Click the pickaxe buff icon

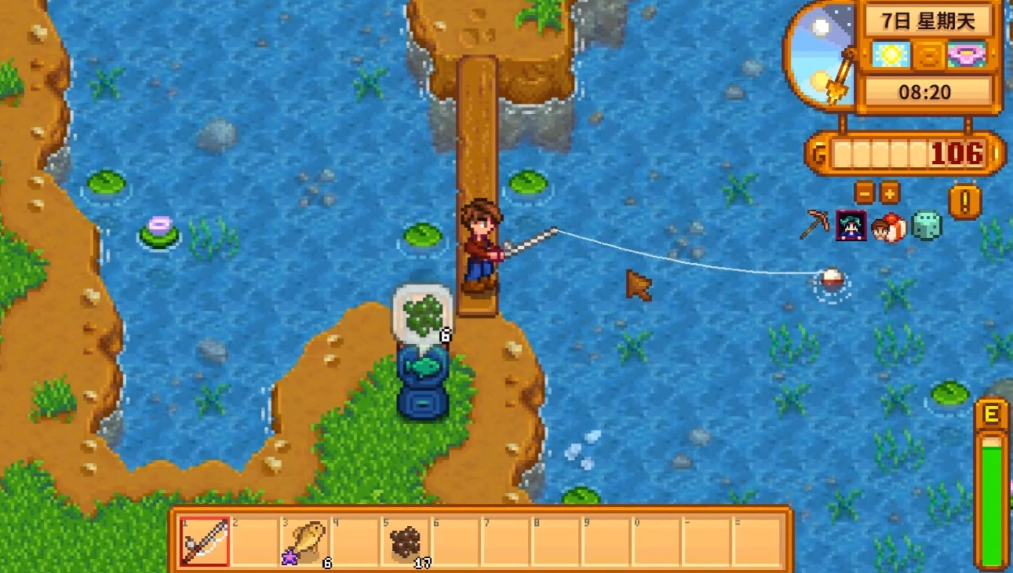pyautogui.click(x=815, y=225)
